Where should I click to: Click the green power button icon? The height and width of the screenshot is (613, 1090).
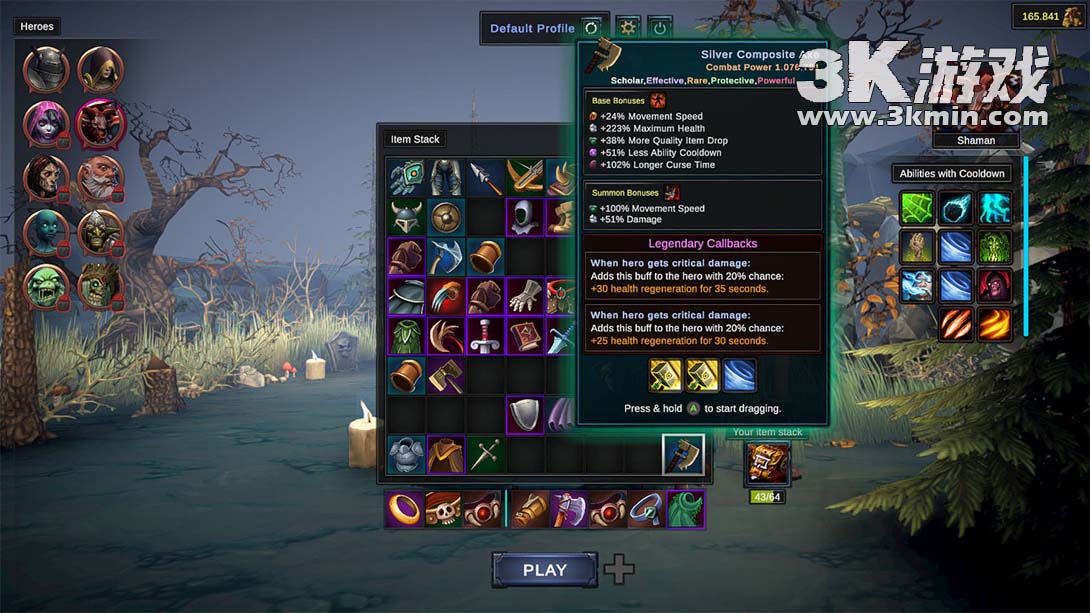pyautogui.click(x=660, y=27)
